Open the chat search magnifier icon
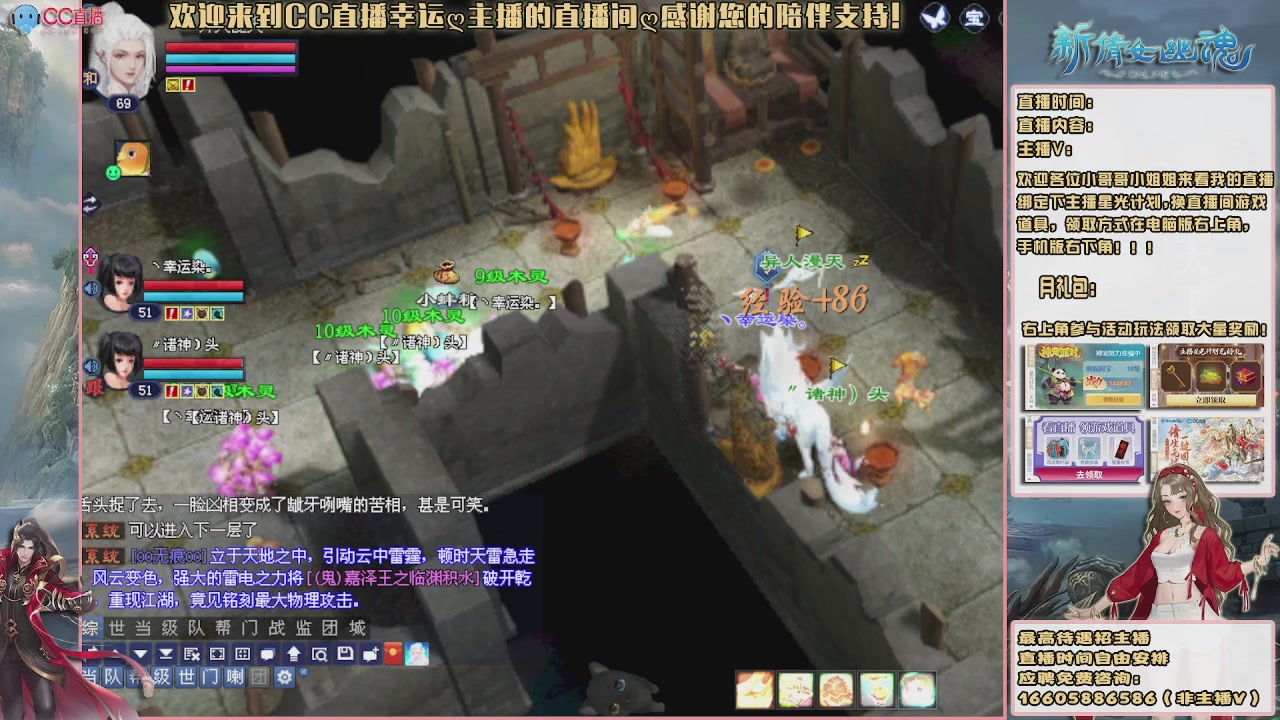This screenshot has height=720, width=1280. pos(319,653)
